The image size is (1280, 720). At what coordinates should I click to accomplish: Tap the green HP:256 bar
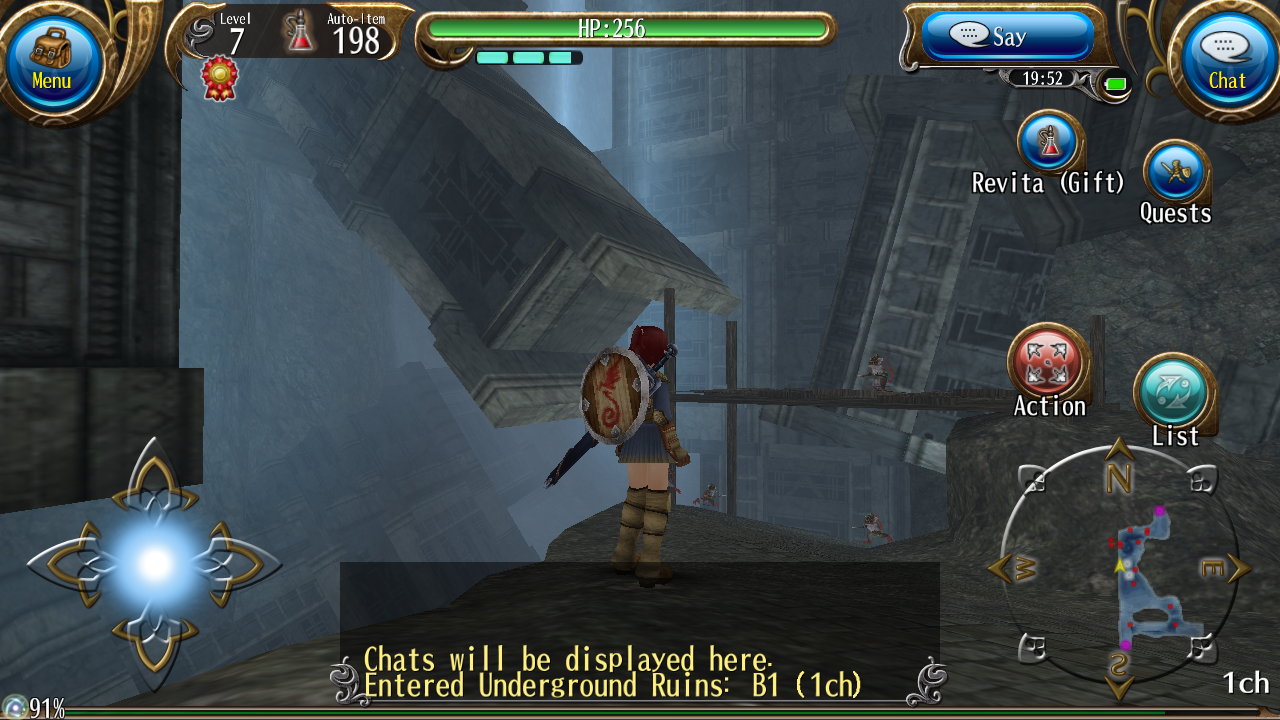coord(628,30)
